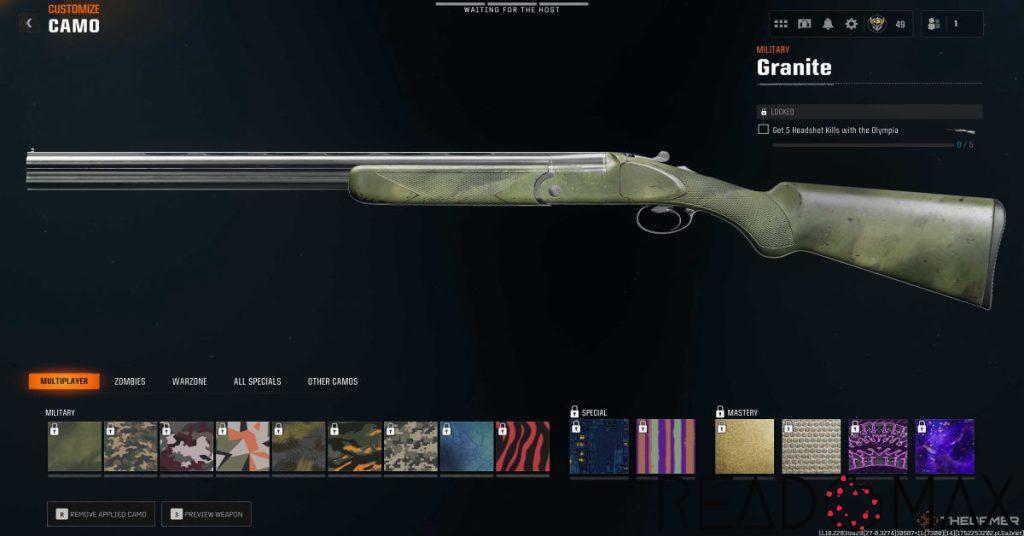The width and height of the screenshot is (1024, 536).
Task: Choose the purple and green striped special camo
Action: click(x=665, y=447)
